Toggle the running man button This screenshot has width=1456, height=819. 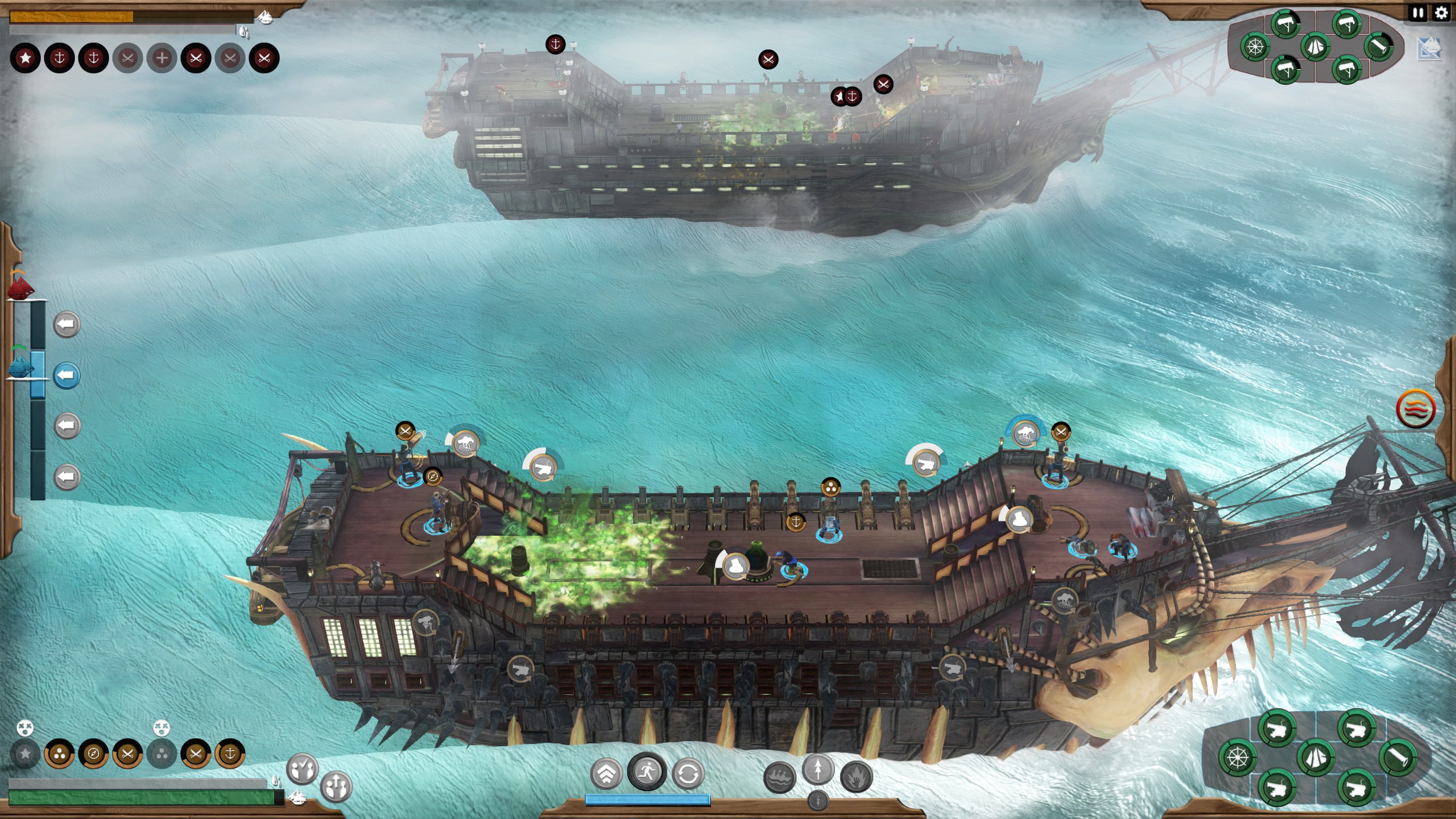coord(647,772)
